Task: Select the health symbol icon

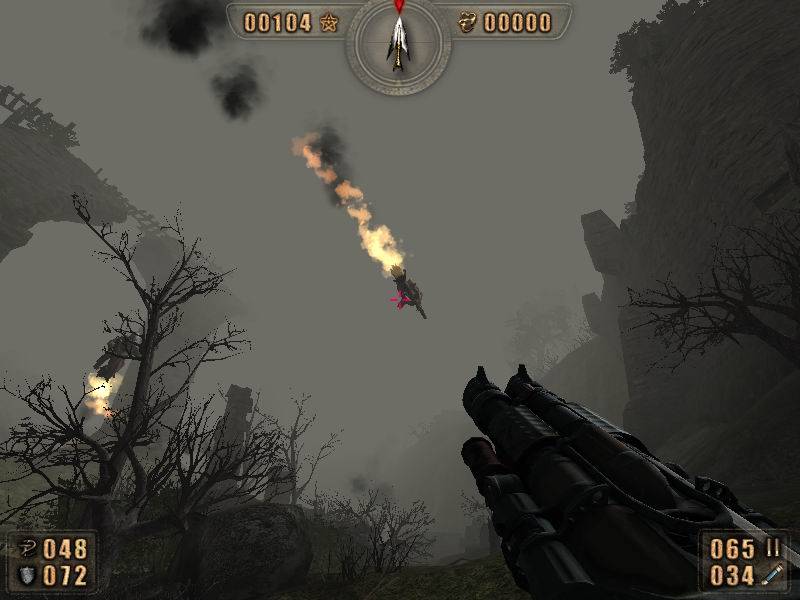Action: (26, 549)
